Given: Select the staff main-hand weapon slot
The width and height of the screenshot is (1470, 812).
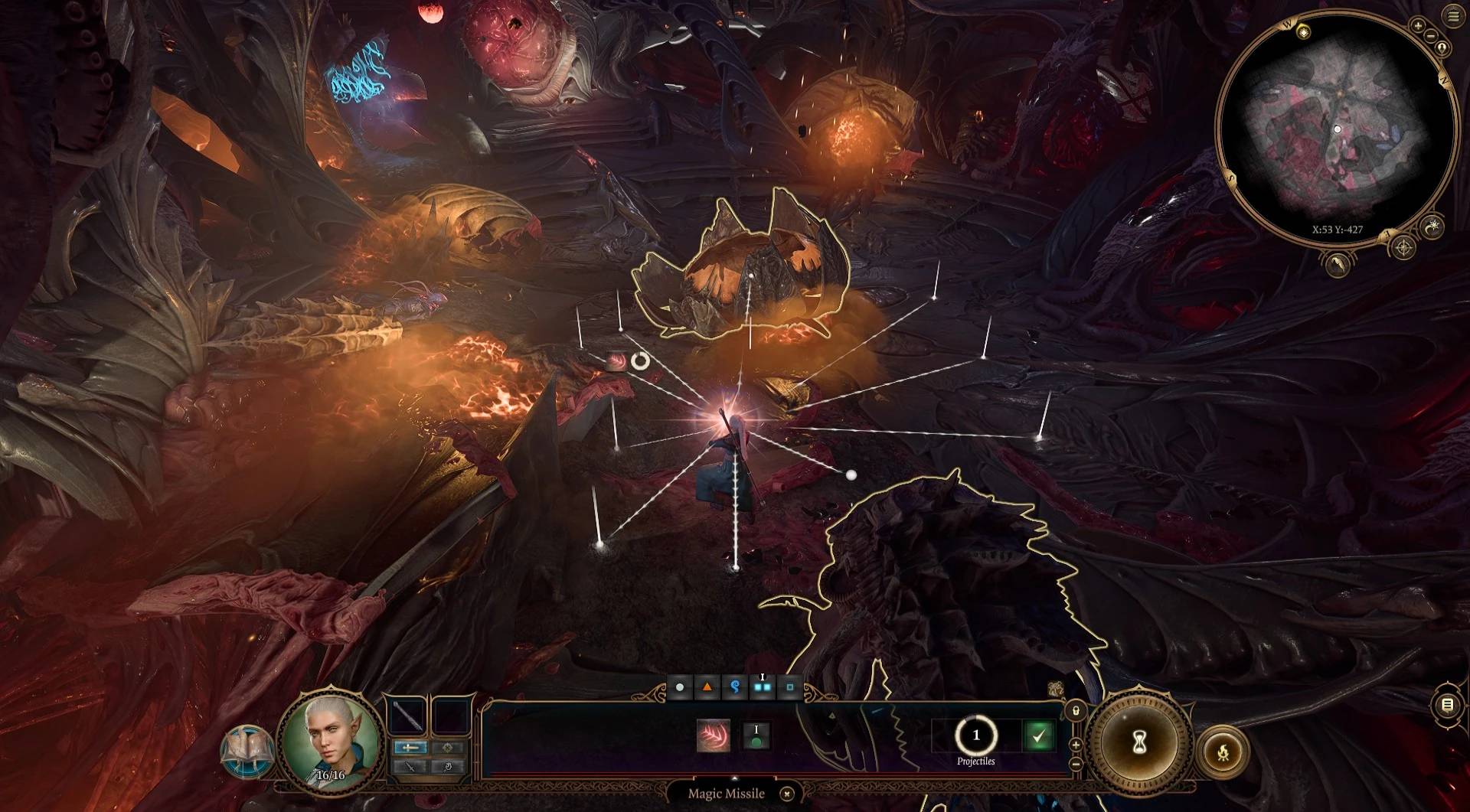Looking at the screenshot, I should [x=409, y=716].
